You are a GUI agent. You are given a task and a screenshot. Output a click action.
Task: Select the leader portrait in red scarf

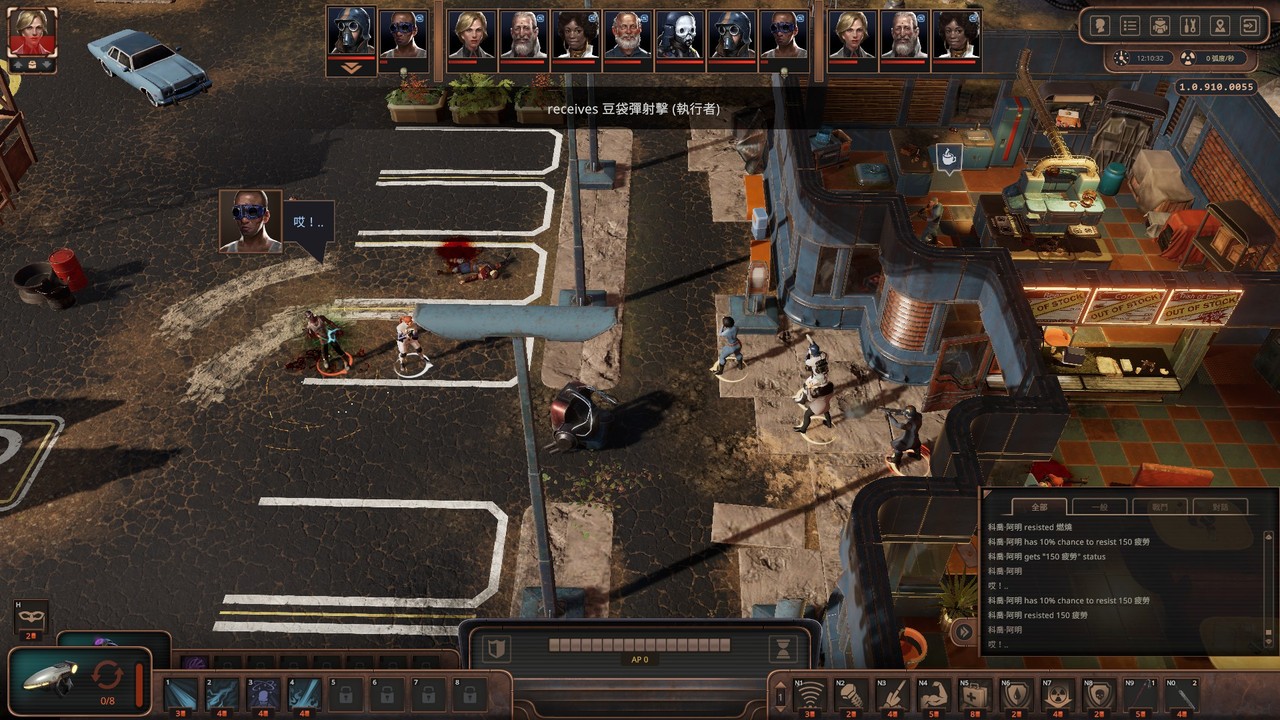point(32,32)
